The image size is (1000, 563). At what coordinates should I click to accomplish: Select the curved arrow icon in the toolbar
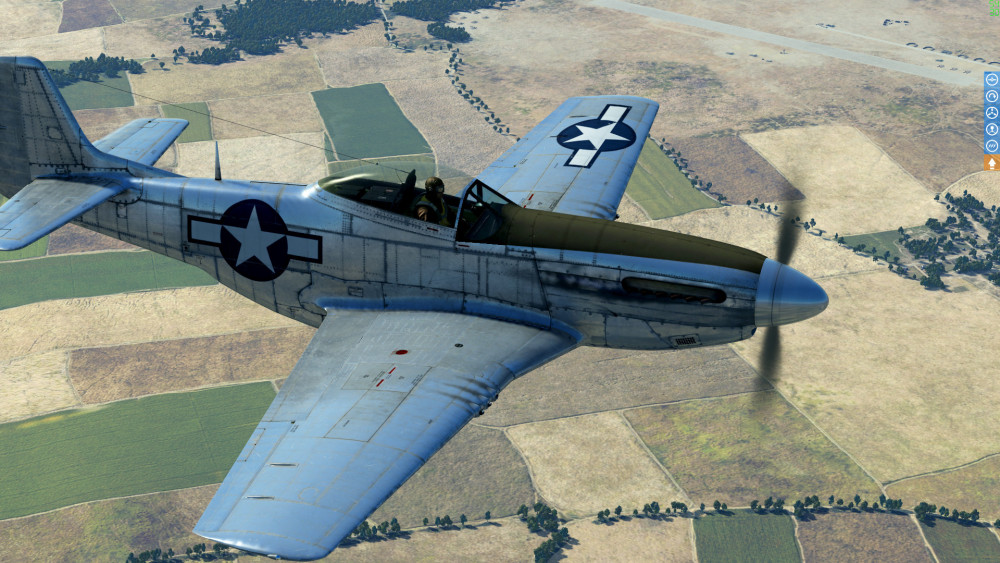[x=992, y=96]
